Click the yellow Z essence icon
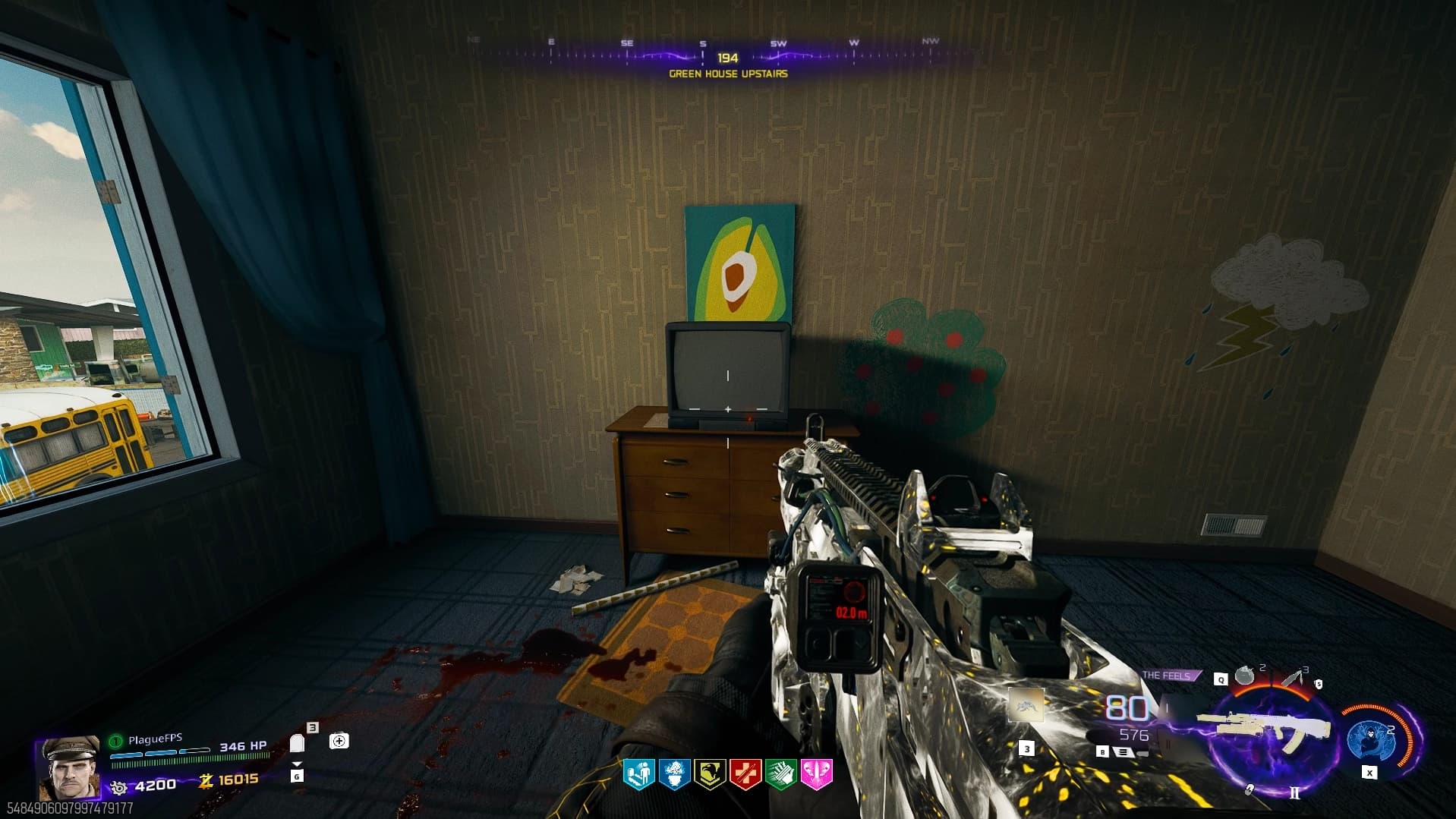 click(206, 780)
